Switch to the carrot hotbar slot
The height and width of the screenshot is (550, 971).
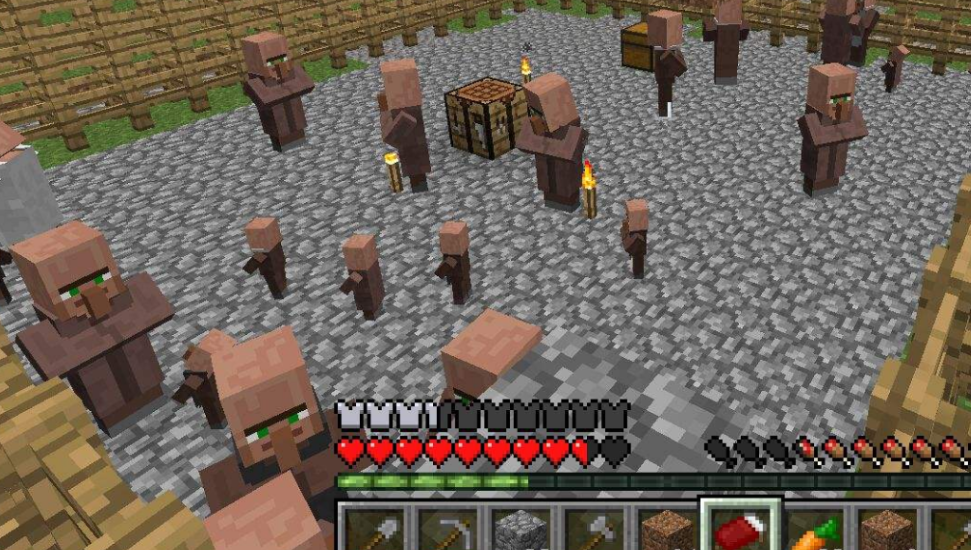(x=812, y=530)
